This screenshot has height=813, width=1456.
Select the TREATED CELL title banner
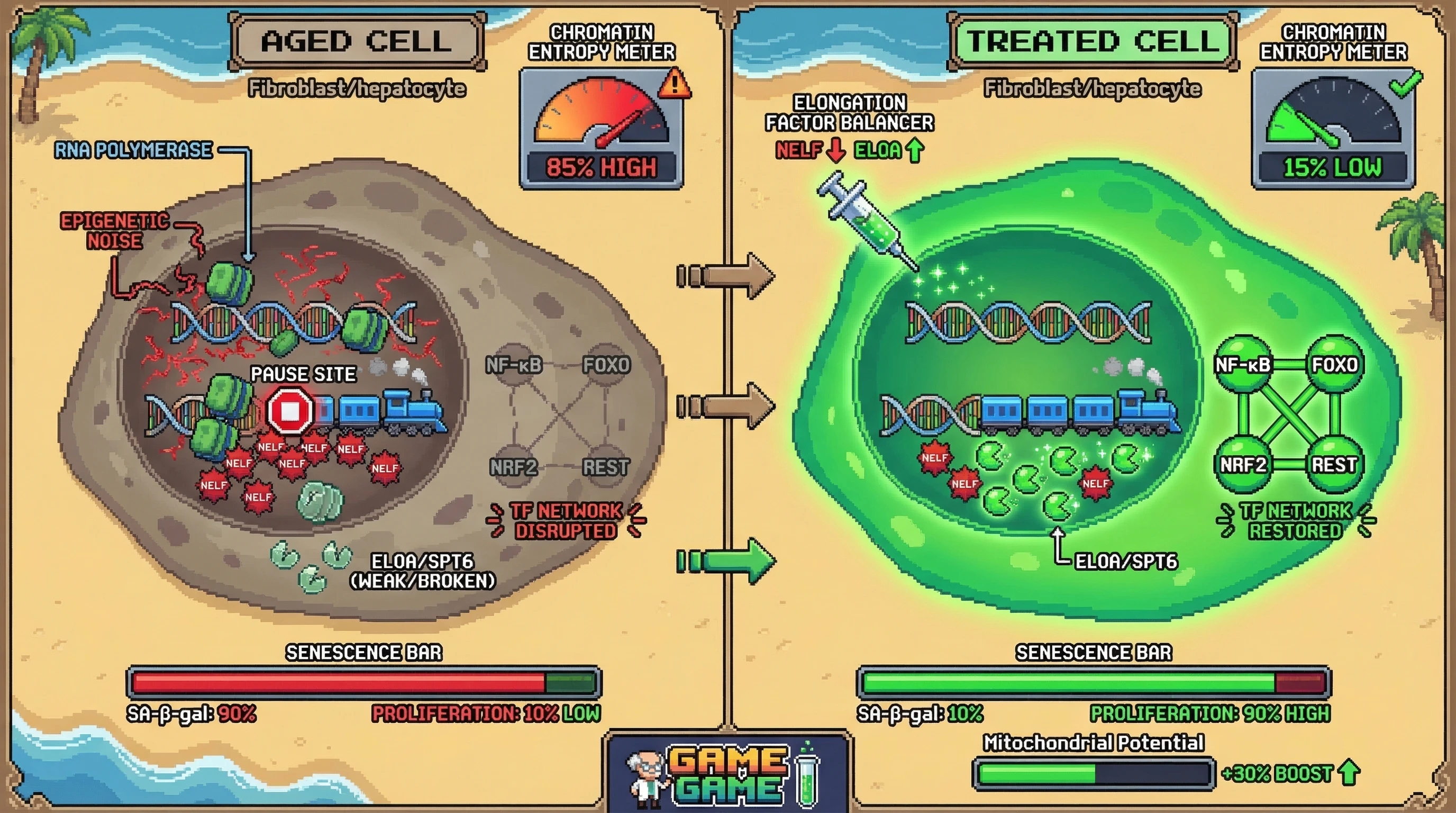tap(1092, 42)
